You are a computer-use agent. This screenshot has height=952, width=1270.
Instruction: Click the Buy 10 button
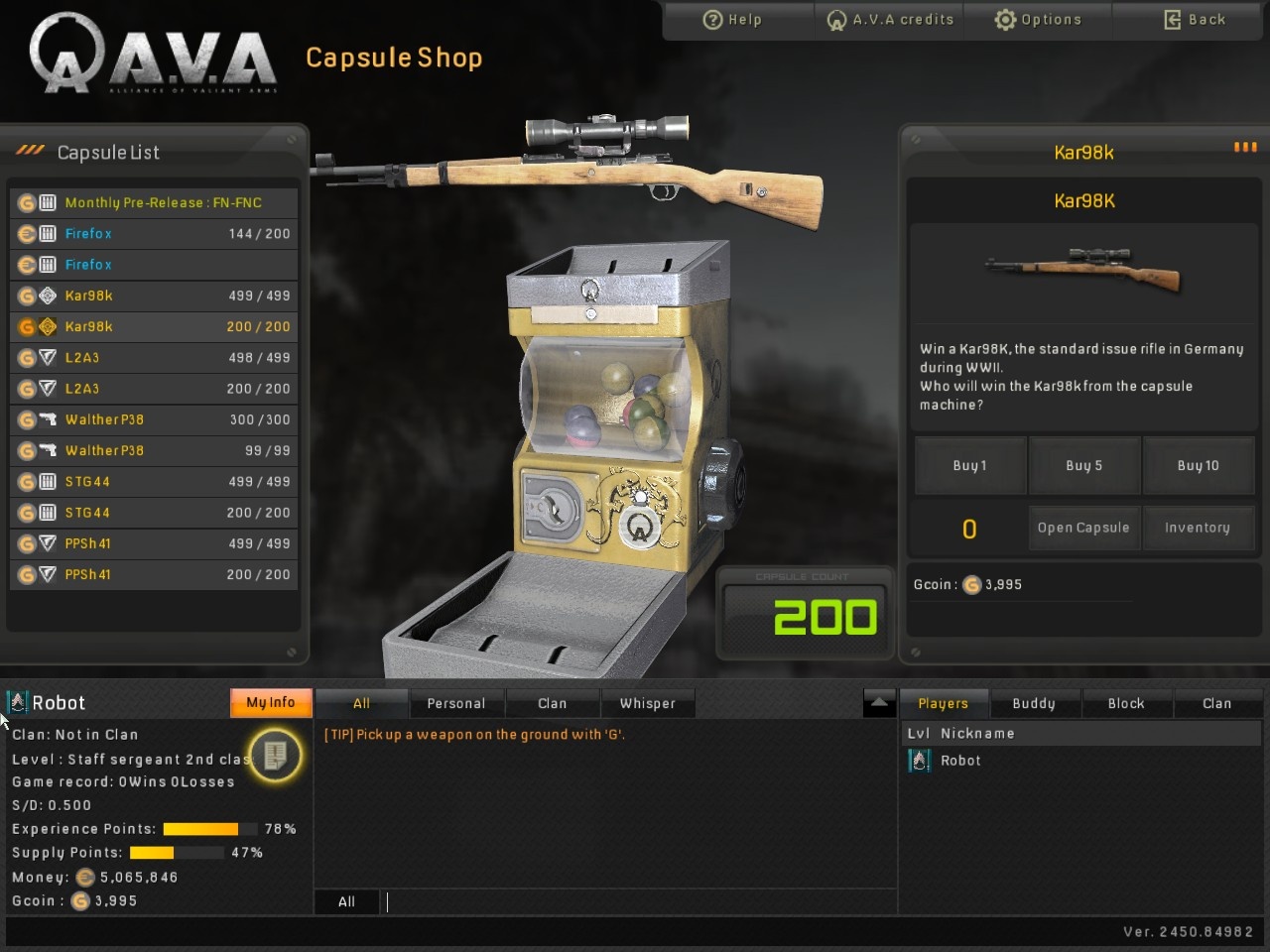click(1199, 465)
